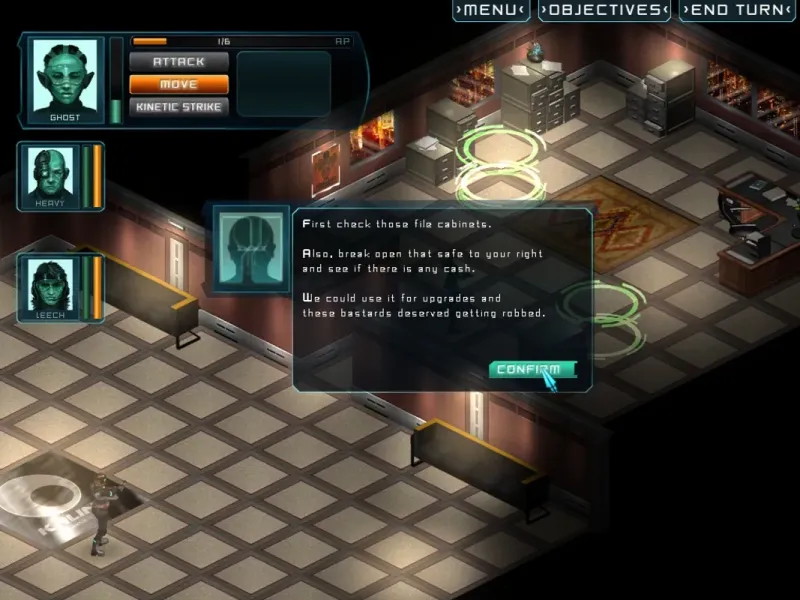Activate the Kinetic Strike ability
The width and height of the screenshot is (800, 600).
click(179, 107)
